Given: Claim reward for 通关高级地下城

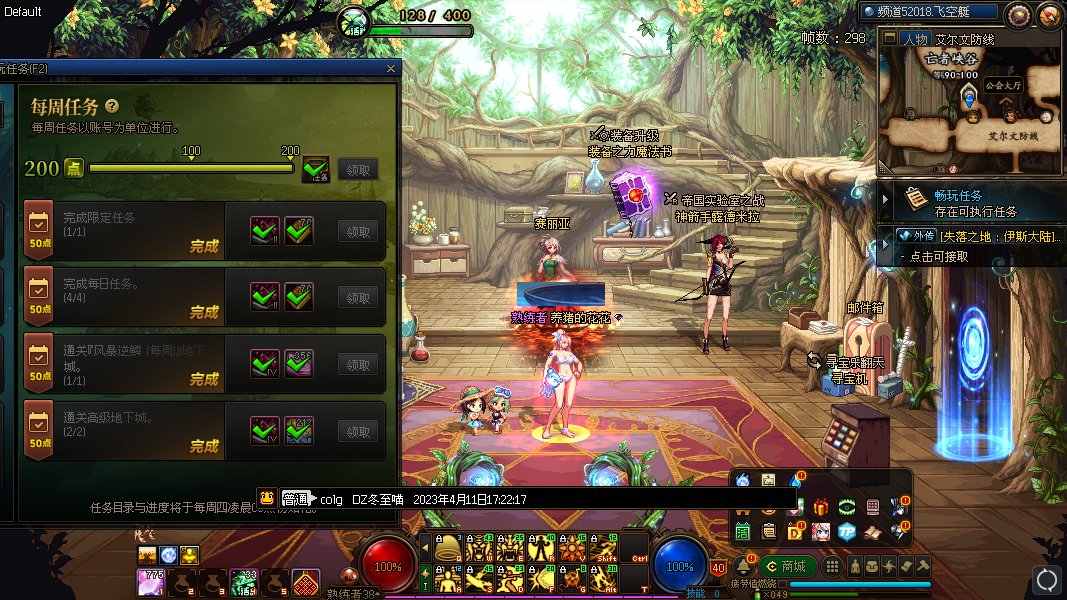Looking at the screenshot, I should tap(358, 431).
